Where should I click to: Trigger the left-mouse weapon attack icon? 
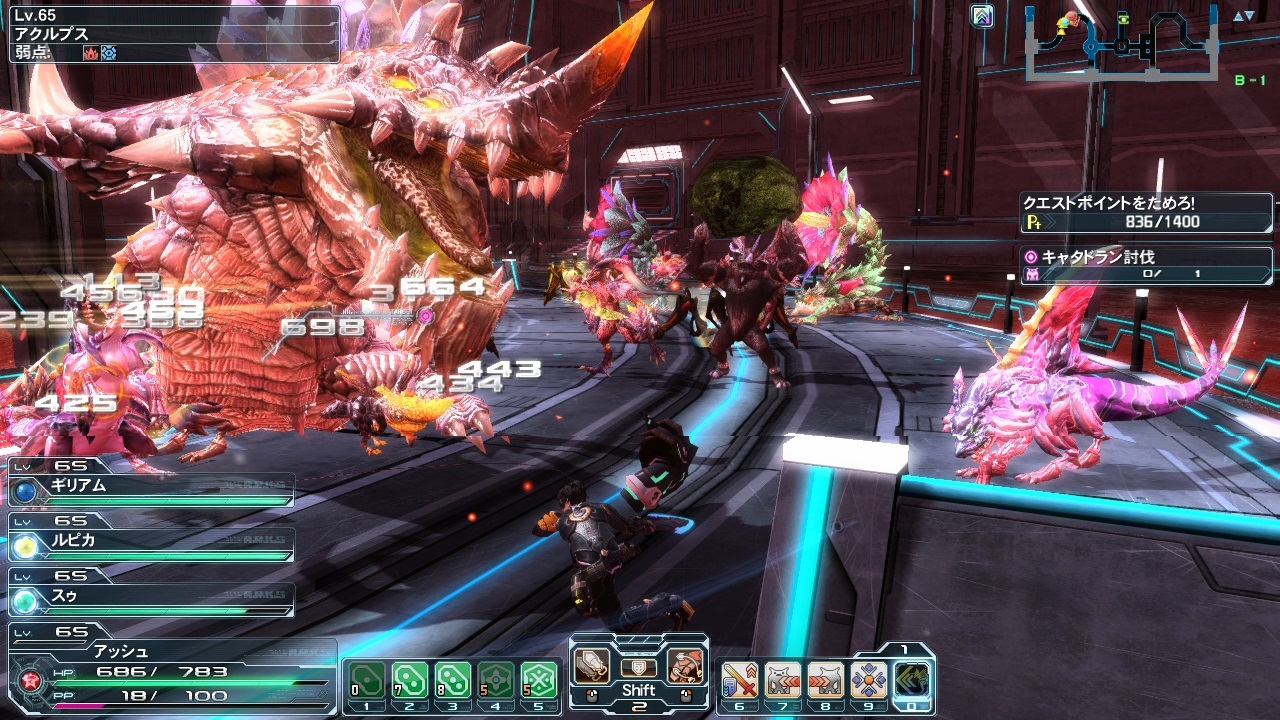[x=592, y=666]
